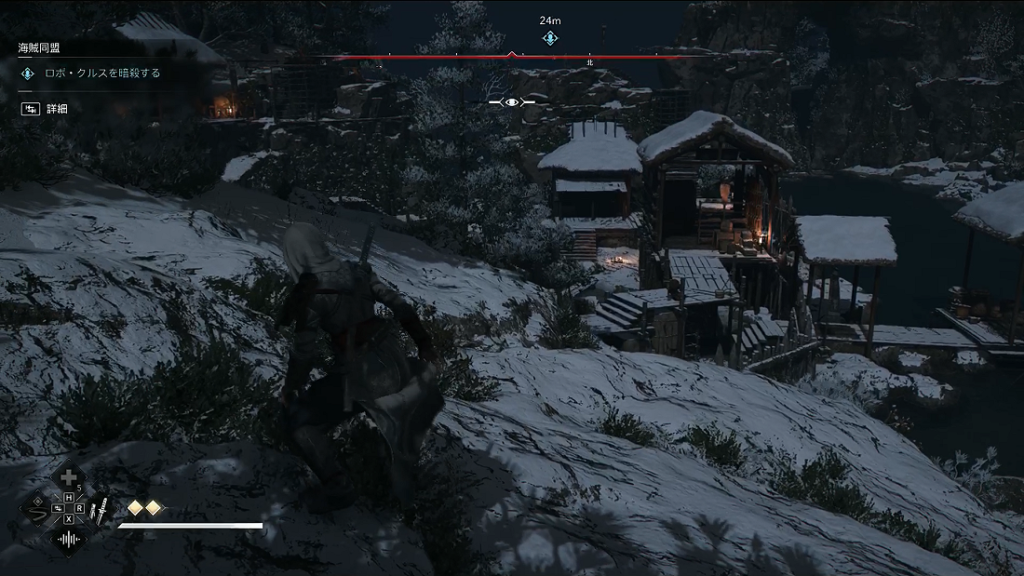Select the grappling rope tool slot
1024x576 pixels.
37,510
